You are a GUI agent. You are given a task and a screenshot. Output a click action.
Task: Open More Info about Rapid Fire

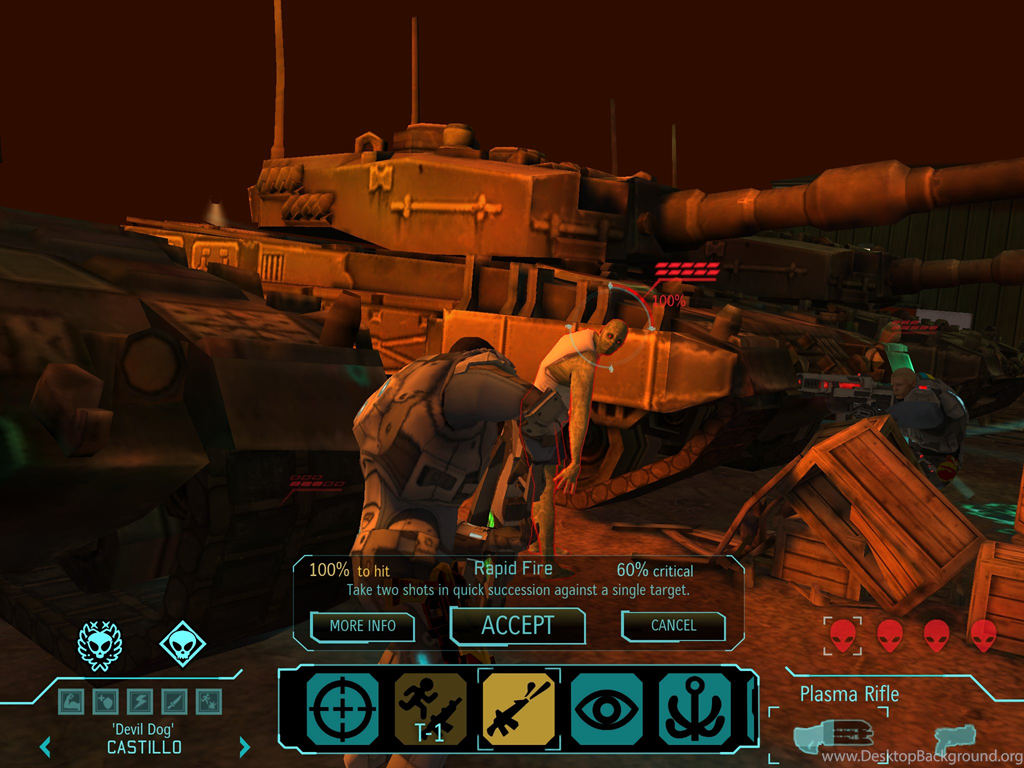362,626
